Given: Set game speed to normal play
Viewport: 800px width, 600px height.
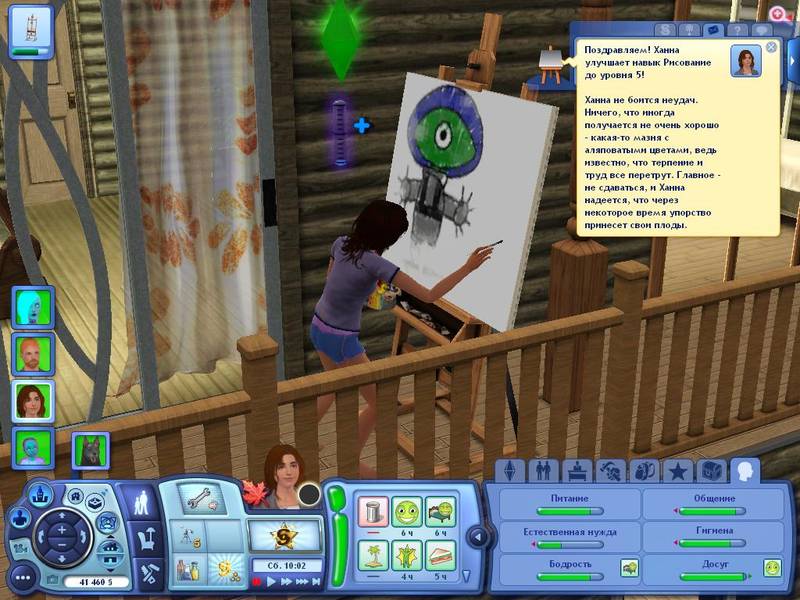Looking at the screenshot, I should 272,581.
